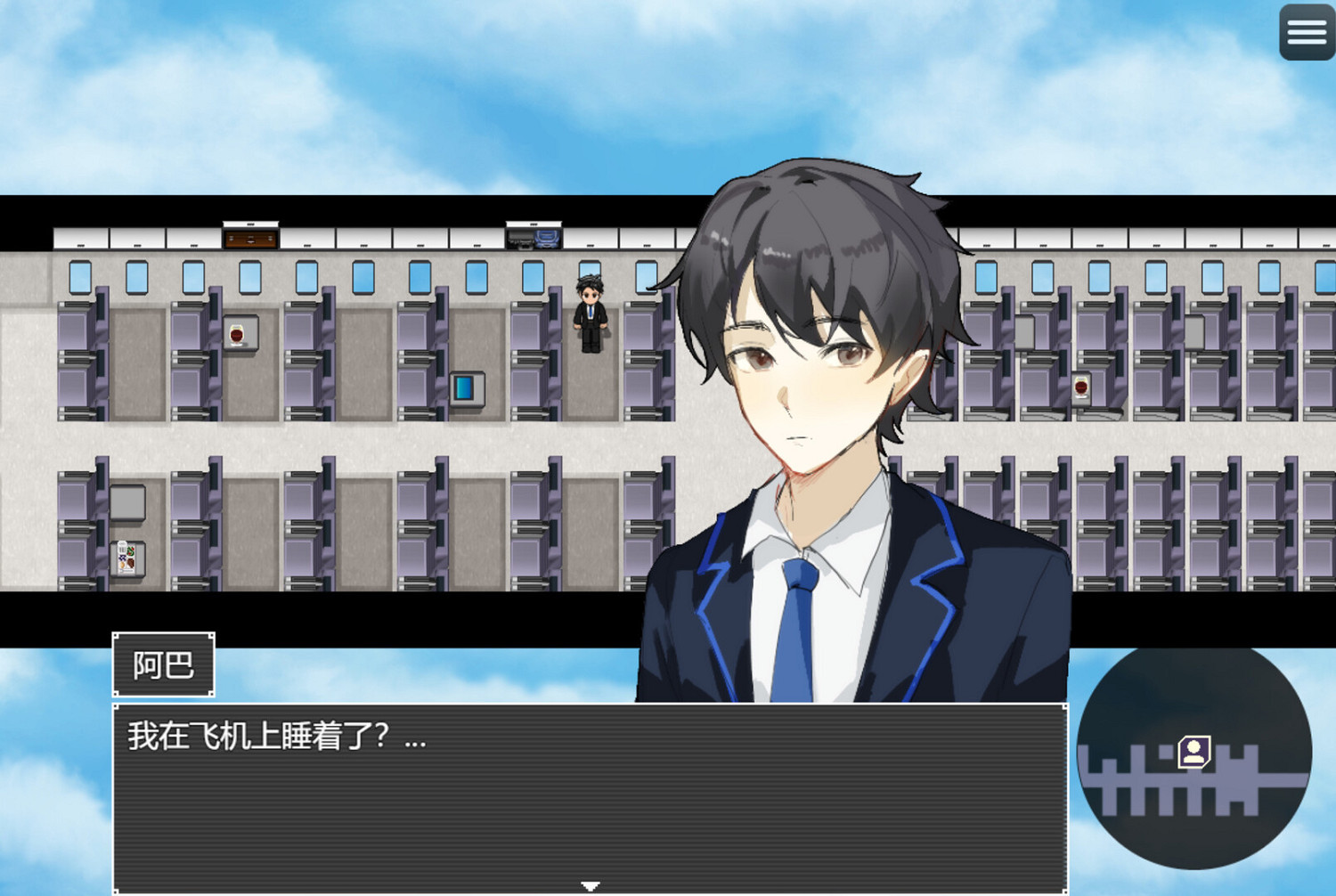
Task: Click the gray table attached to the seat
Action: [127, 501]
